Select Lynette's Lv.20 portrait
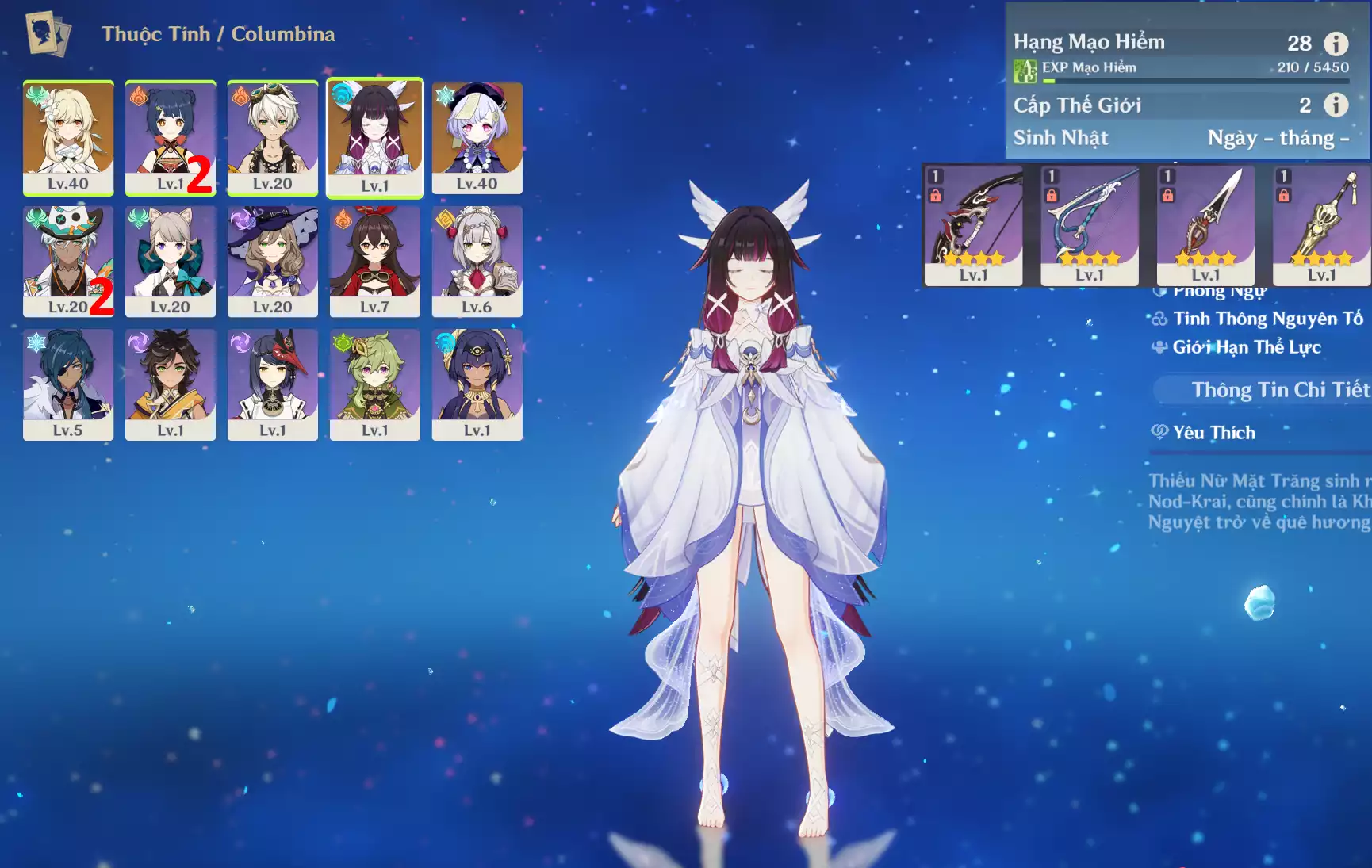Screen dimensions: 1372x868 coord(170,260)
